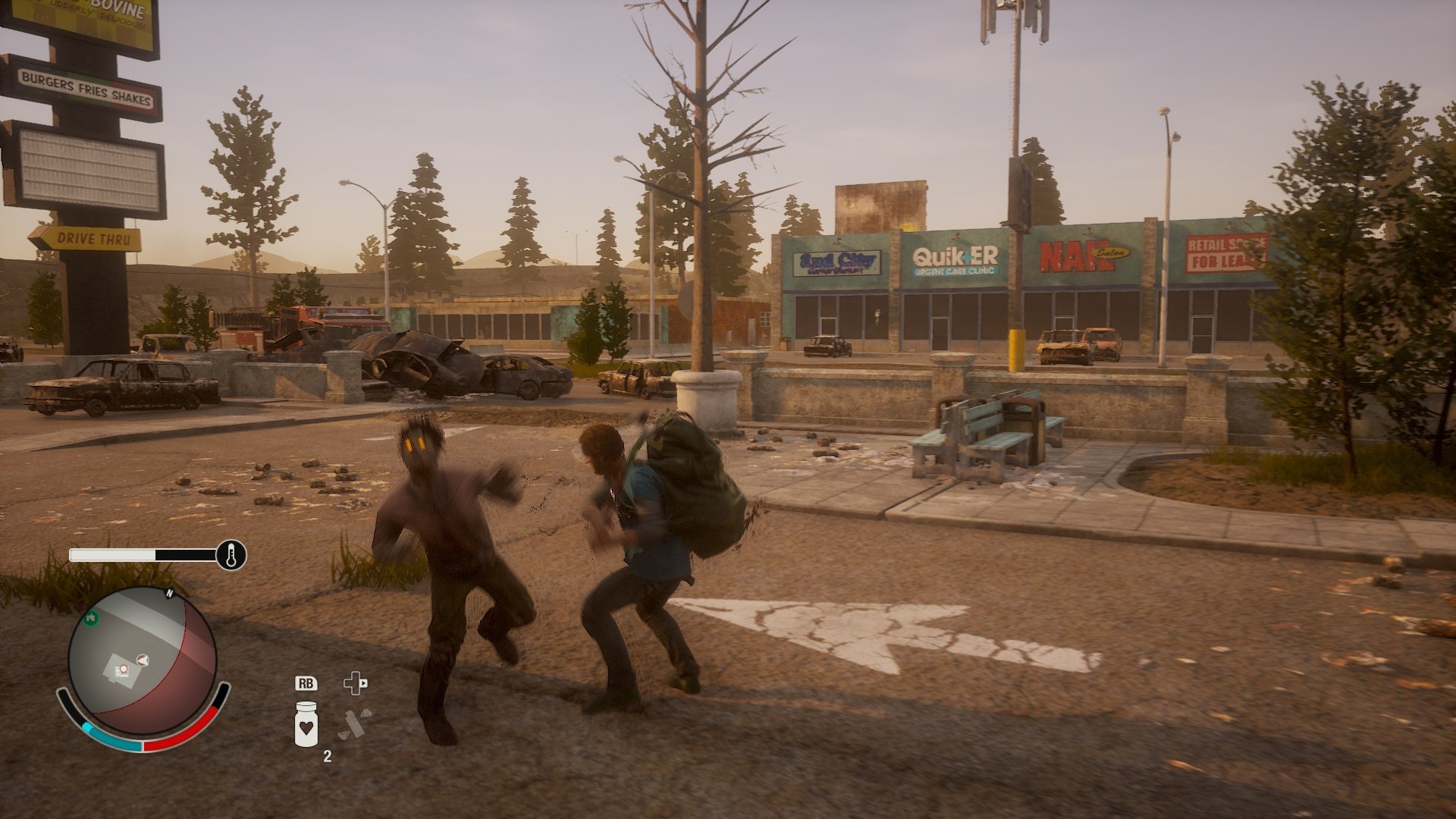1456x819 pixels.
Task: Click the player arrow at the minimap center
Action: tap(143, 659)
